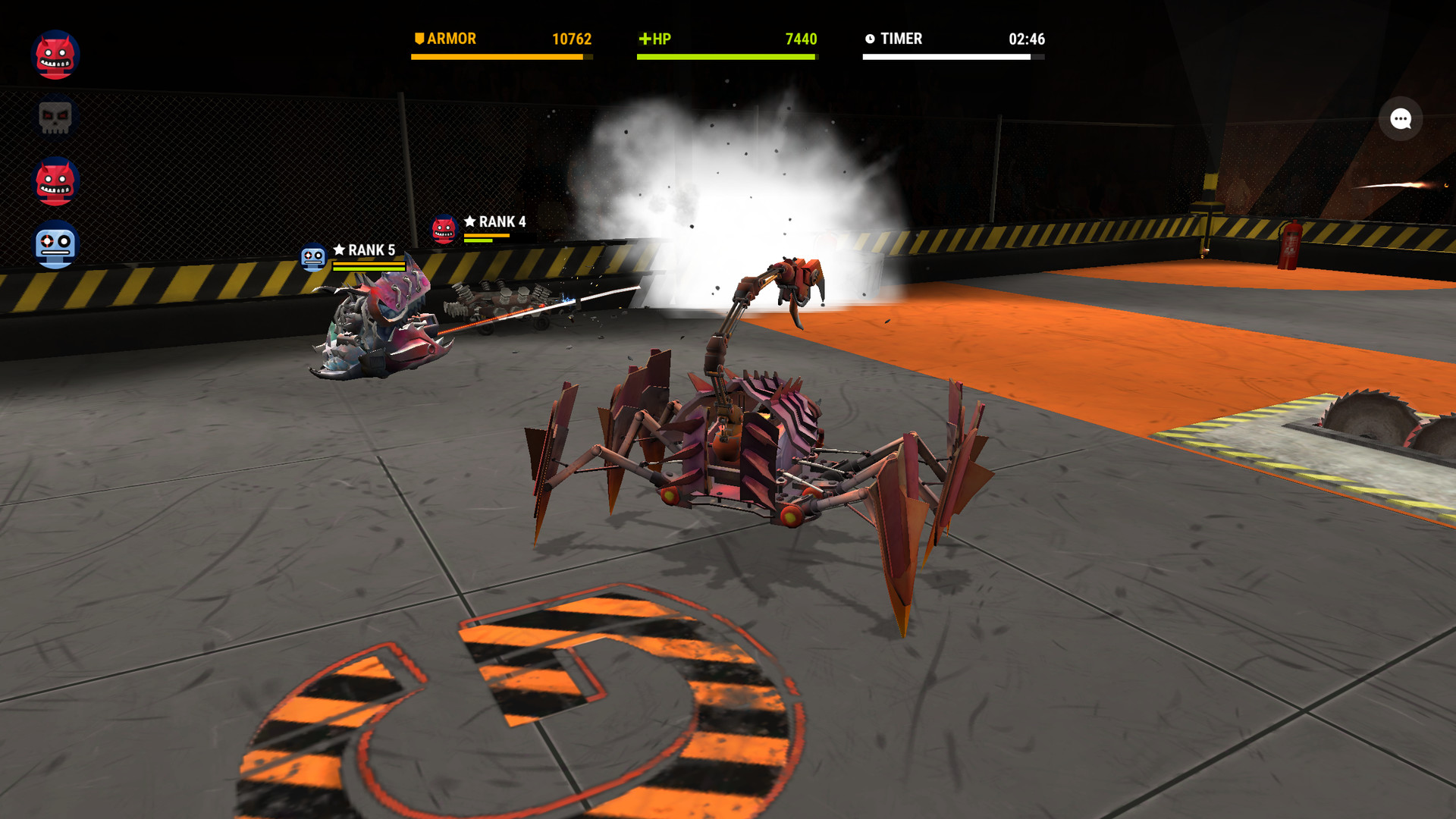Select the RANK 5 robot portrait
The image size is (1456, 819).
point(312,256)
